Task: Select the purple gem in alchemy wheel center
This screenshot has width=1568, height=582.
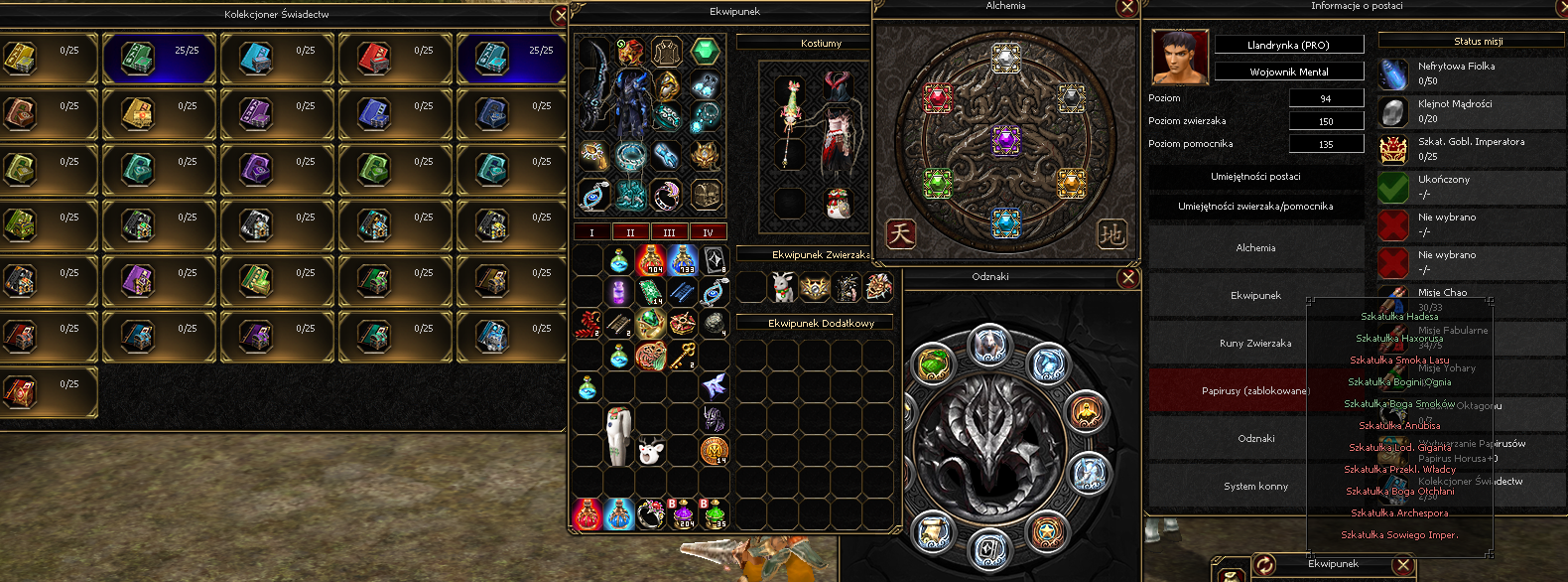Action: (1005, 140)
